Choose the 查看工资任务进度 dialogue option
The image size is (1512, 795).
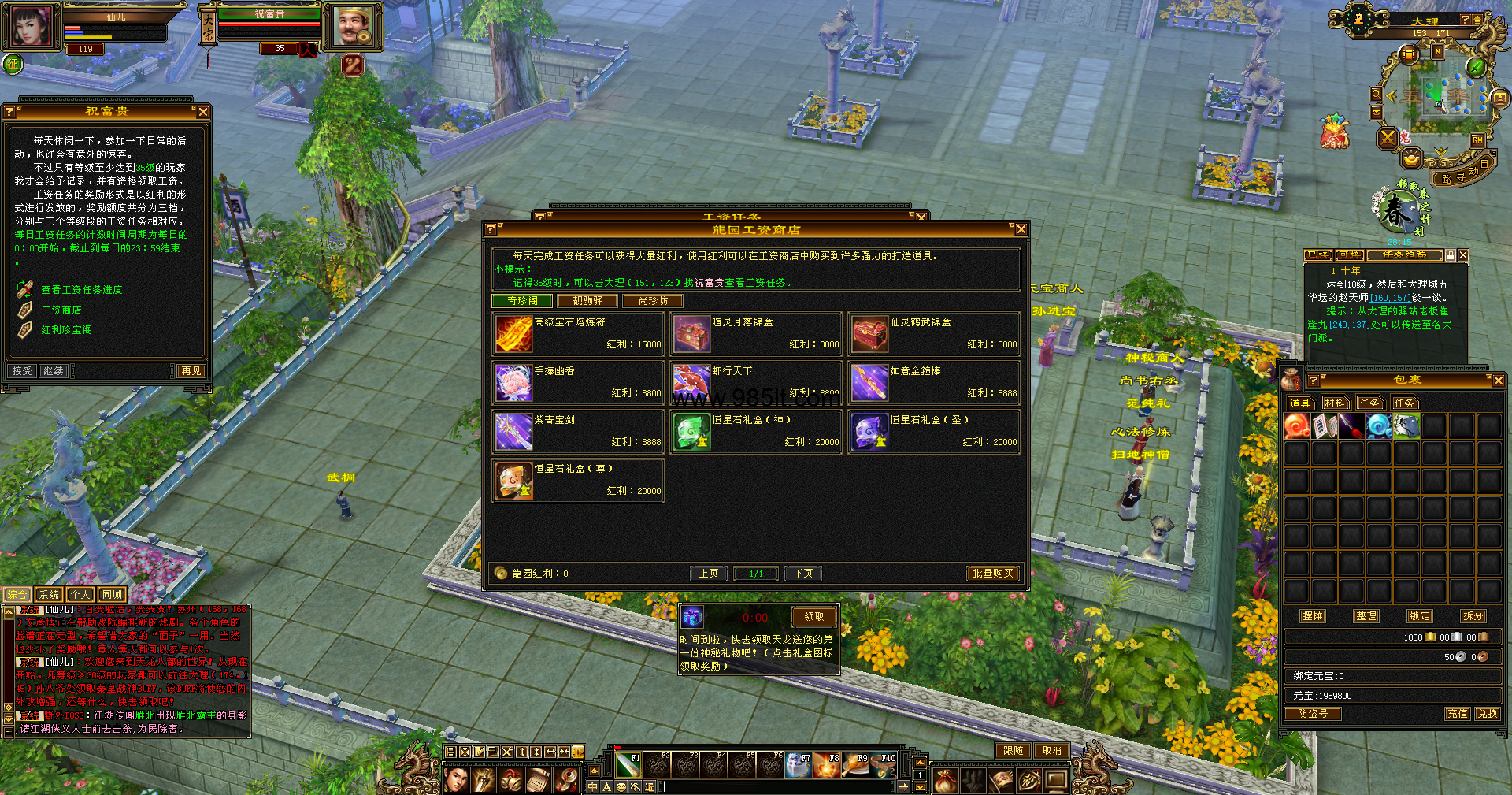[82, 290]
